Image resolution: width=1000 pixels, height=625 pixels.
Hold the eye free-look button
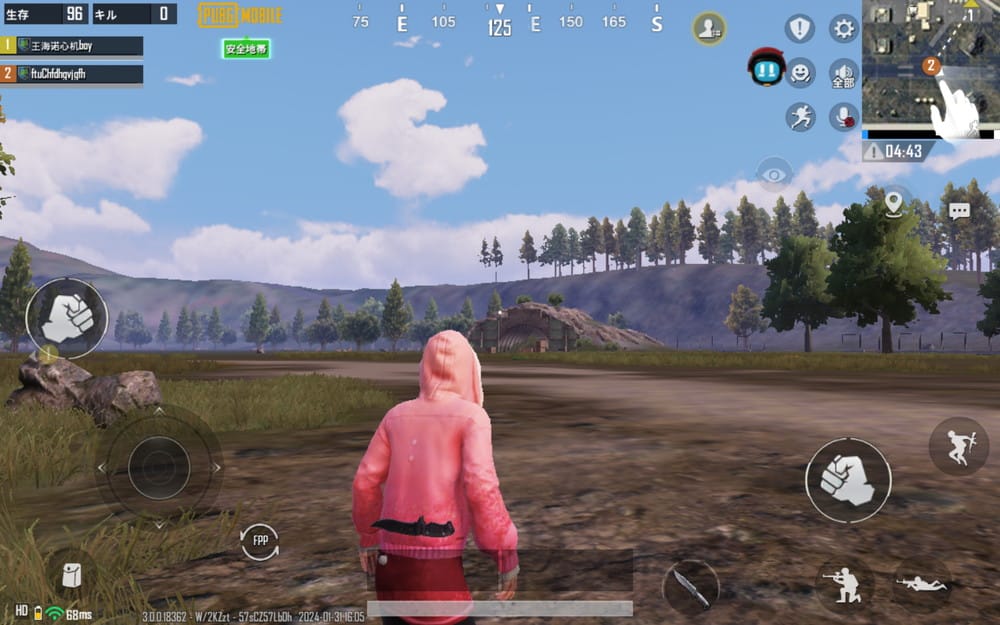[x=773, y=174]
